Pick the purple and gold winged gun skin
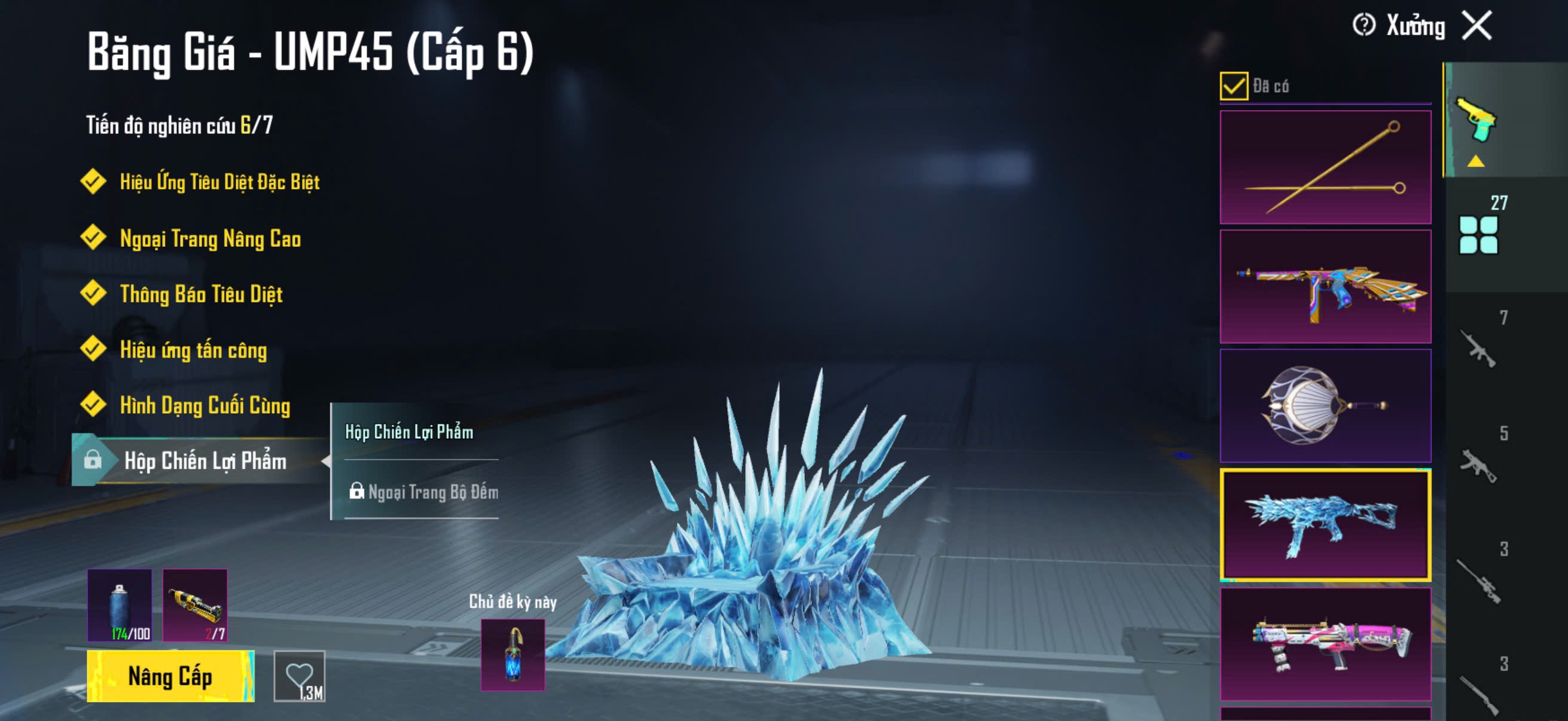The width and height of the screenshot is (1568, 721). (1325, 286)
